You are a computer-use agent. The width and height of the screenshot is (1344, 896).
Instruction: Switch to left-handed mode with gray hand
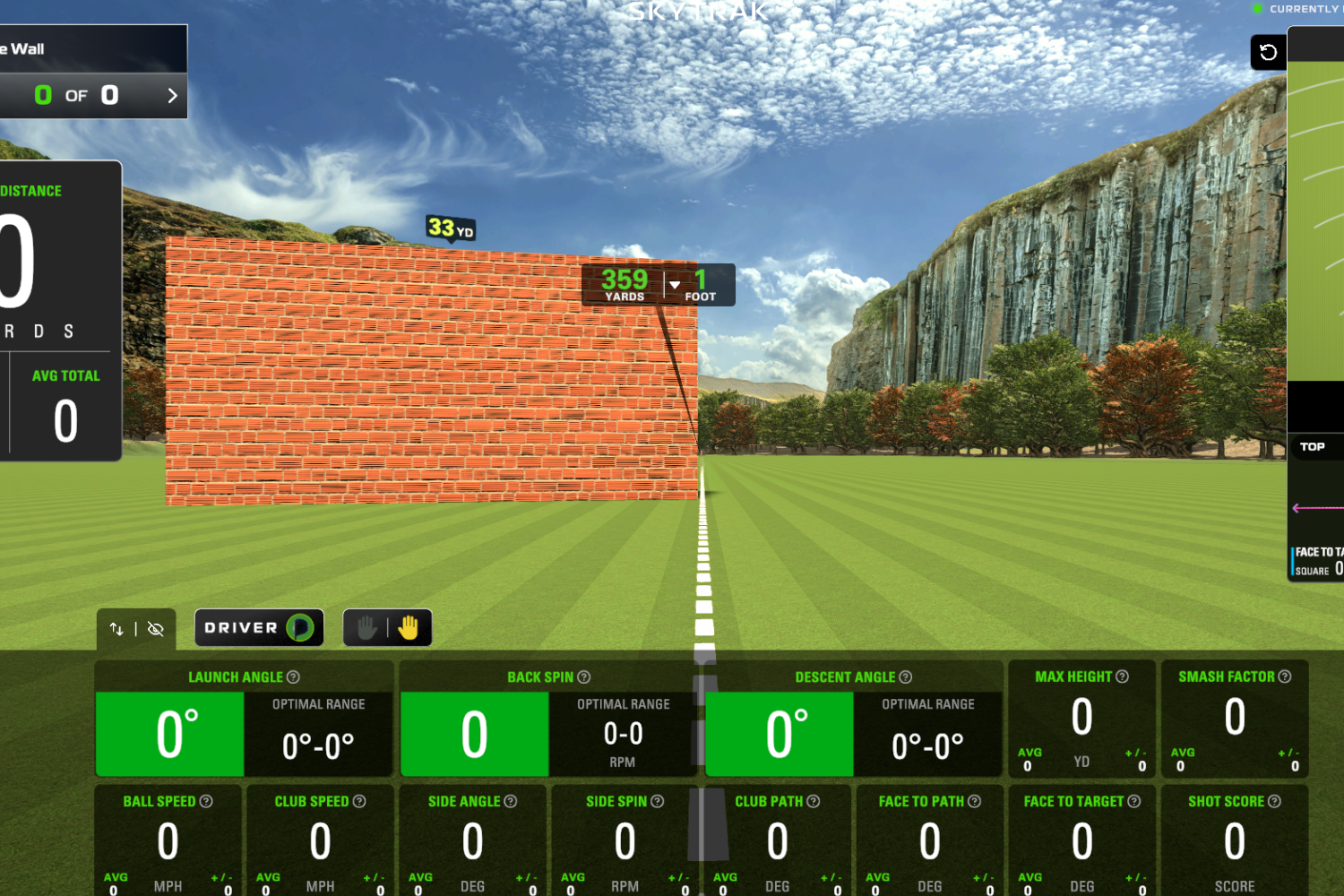point(366,627)
